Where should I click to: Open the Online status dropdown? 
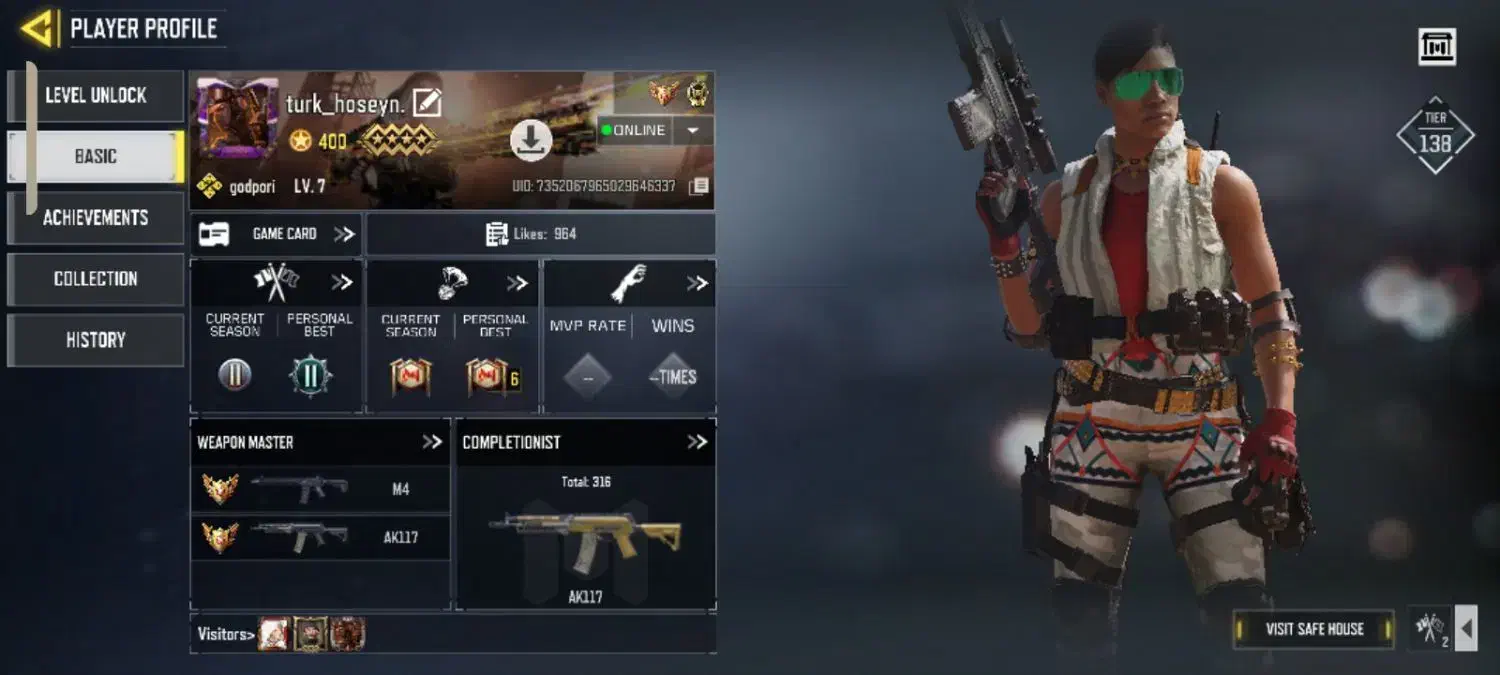point(692,130)
